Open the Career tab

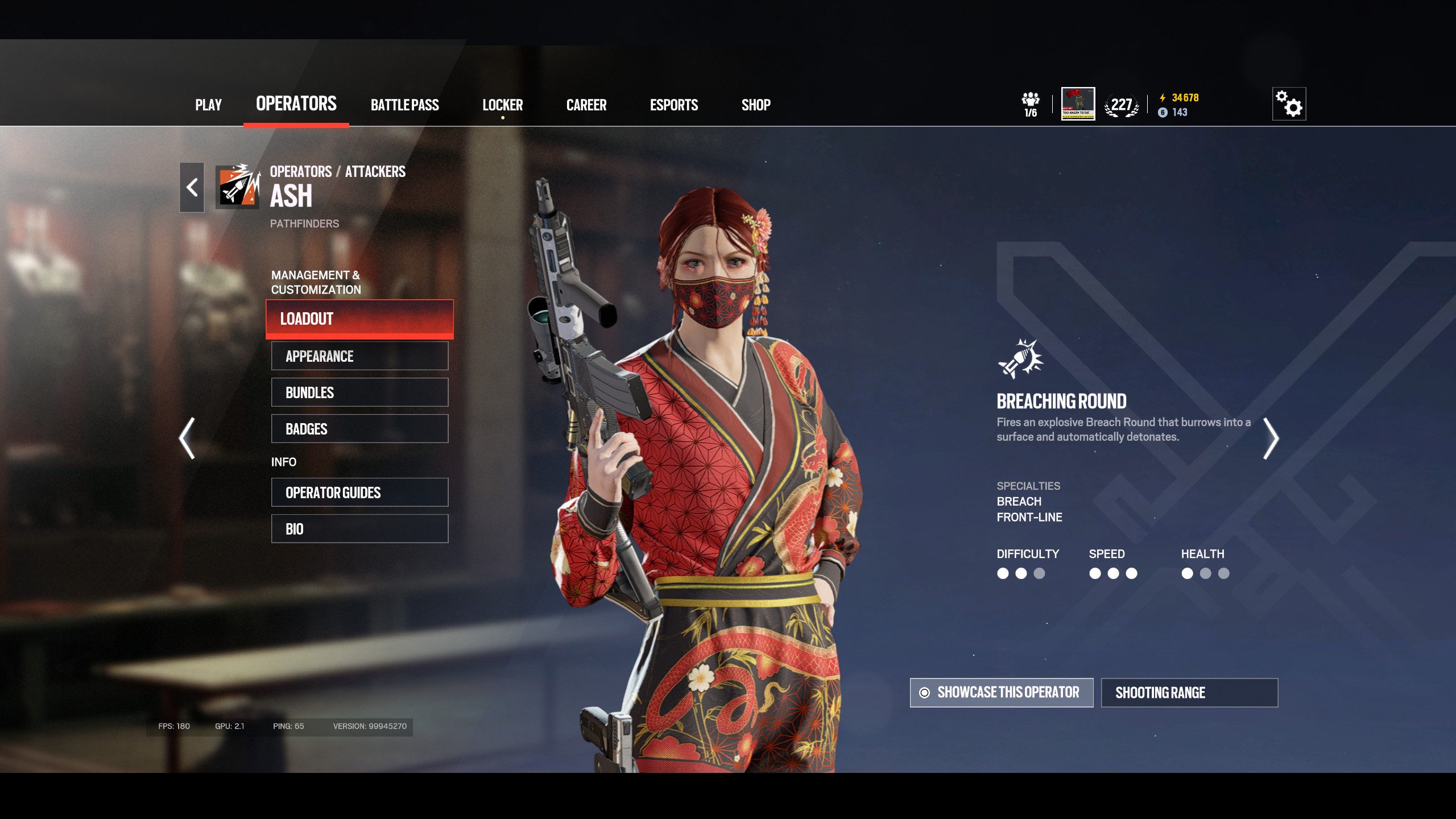(586, 105)
